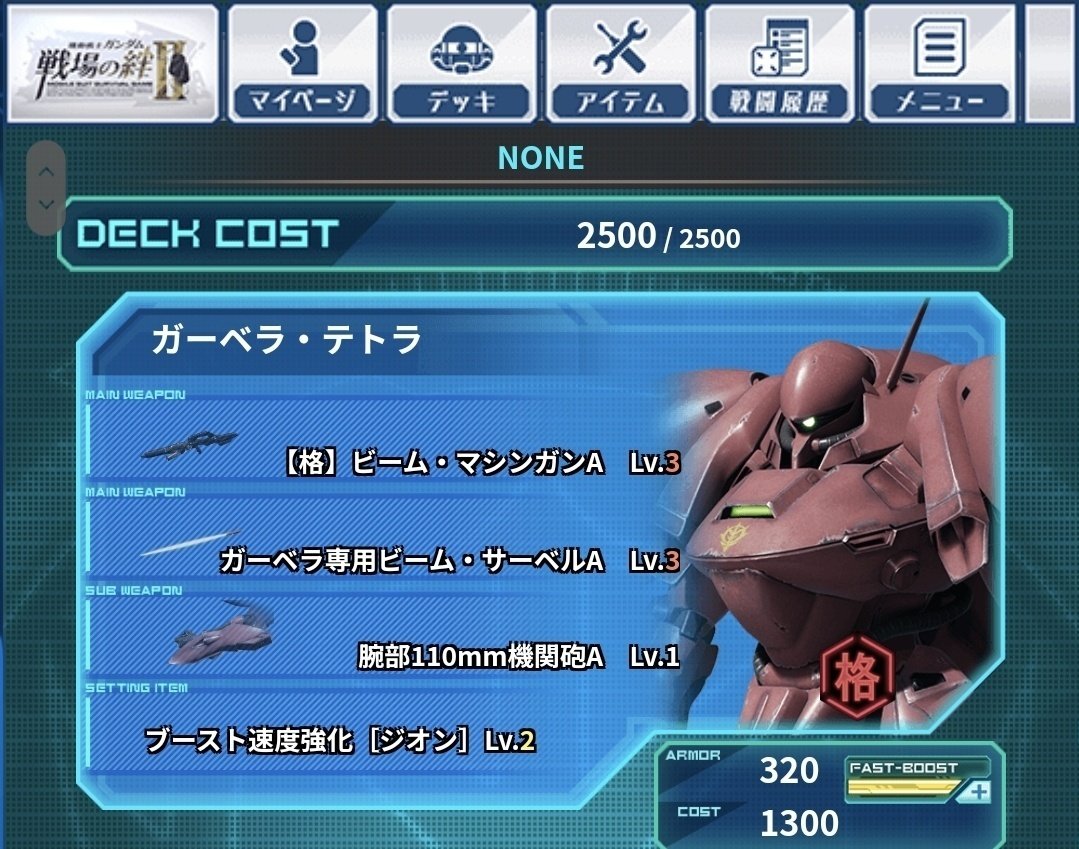
Task: Go to the デッキ page
Action: point(459,63)
